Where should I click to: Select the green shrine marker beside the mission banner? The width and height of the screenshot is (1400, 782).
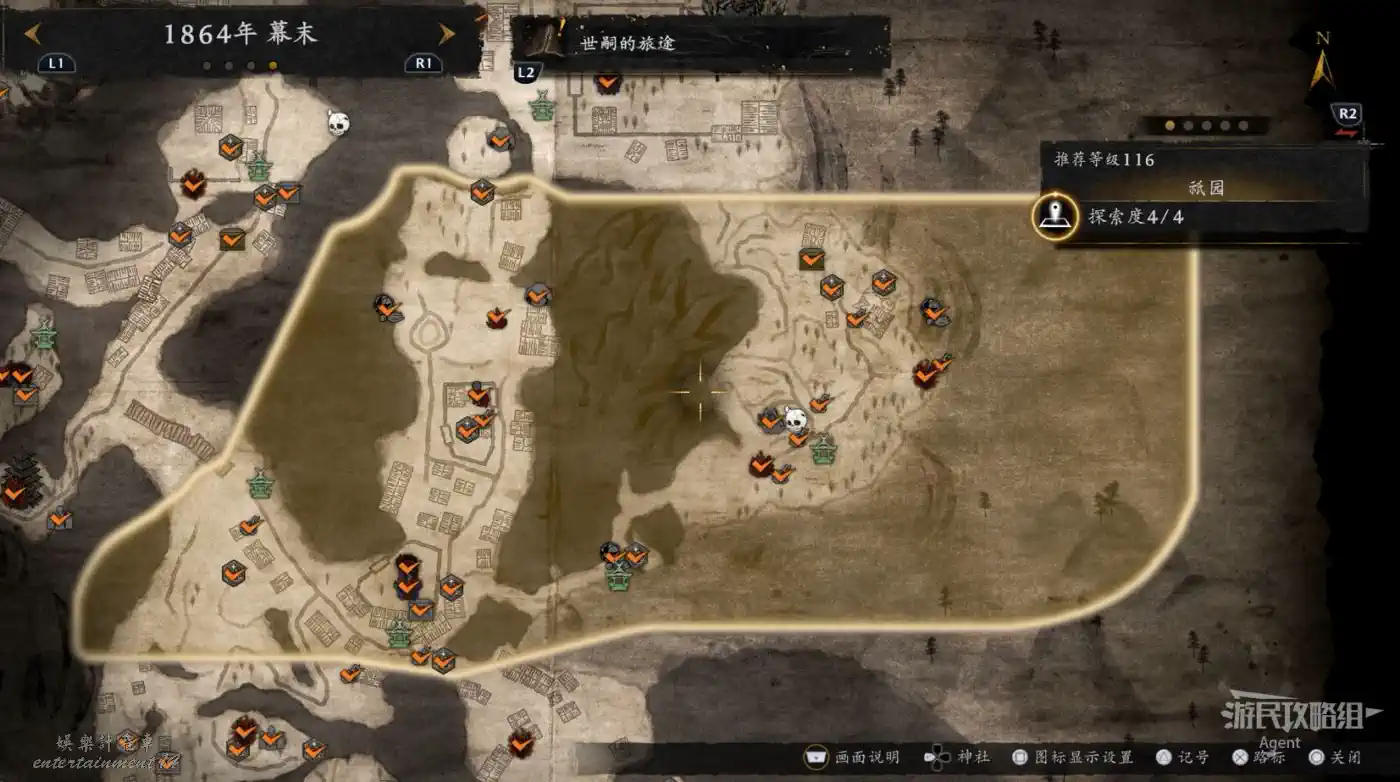click(x=542, y=105)
